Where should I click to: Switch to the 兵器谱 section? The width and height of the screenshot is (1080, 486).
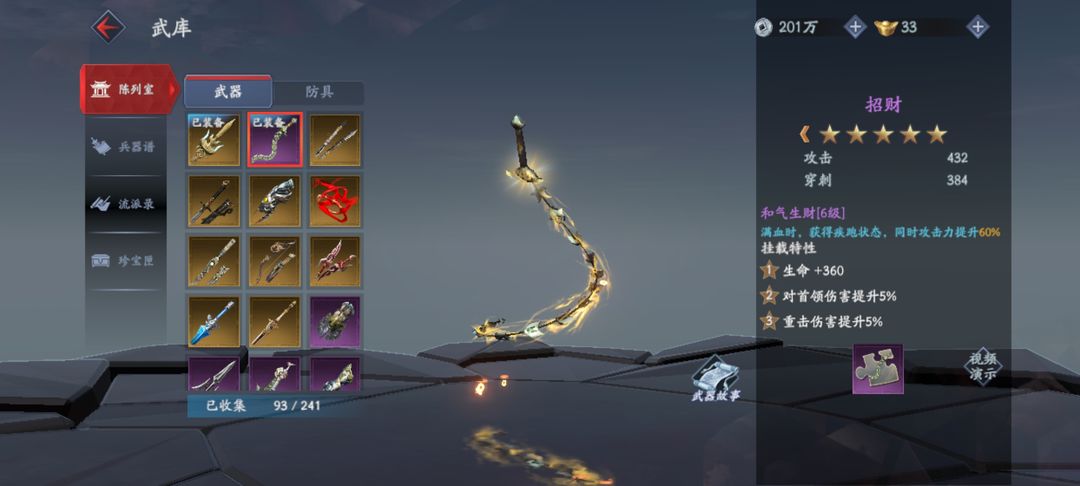click(x=128, y=146)
